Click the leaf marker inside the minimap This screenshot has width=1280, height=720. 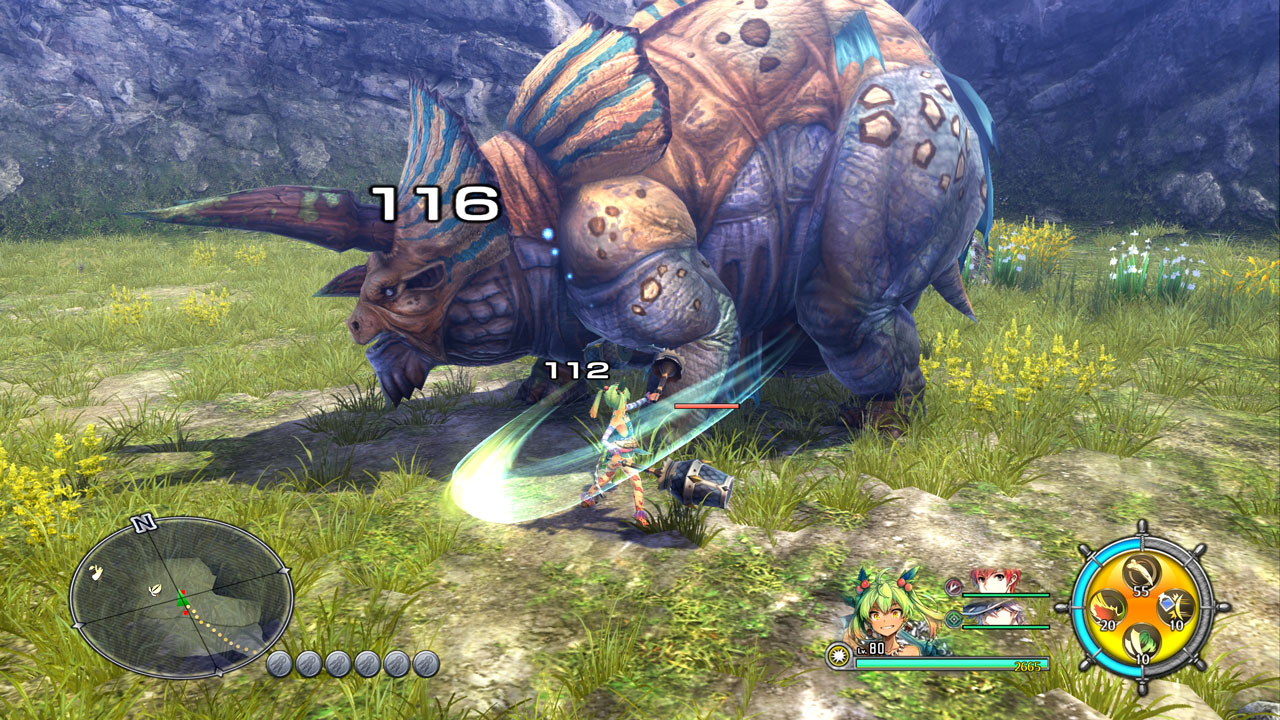tap(155, 590)
